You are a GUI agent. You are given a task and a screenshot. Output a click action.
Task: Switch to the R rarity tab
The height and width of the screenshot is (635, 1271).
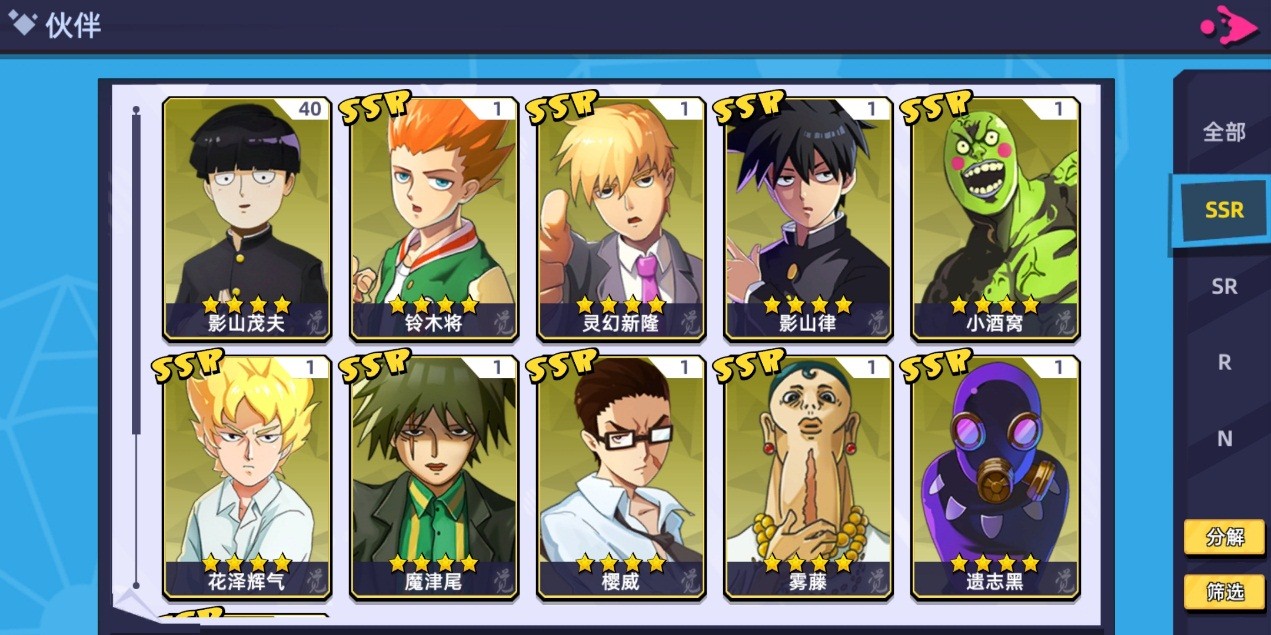pyautogui.click(x=1224, y=363)
